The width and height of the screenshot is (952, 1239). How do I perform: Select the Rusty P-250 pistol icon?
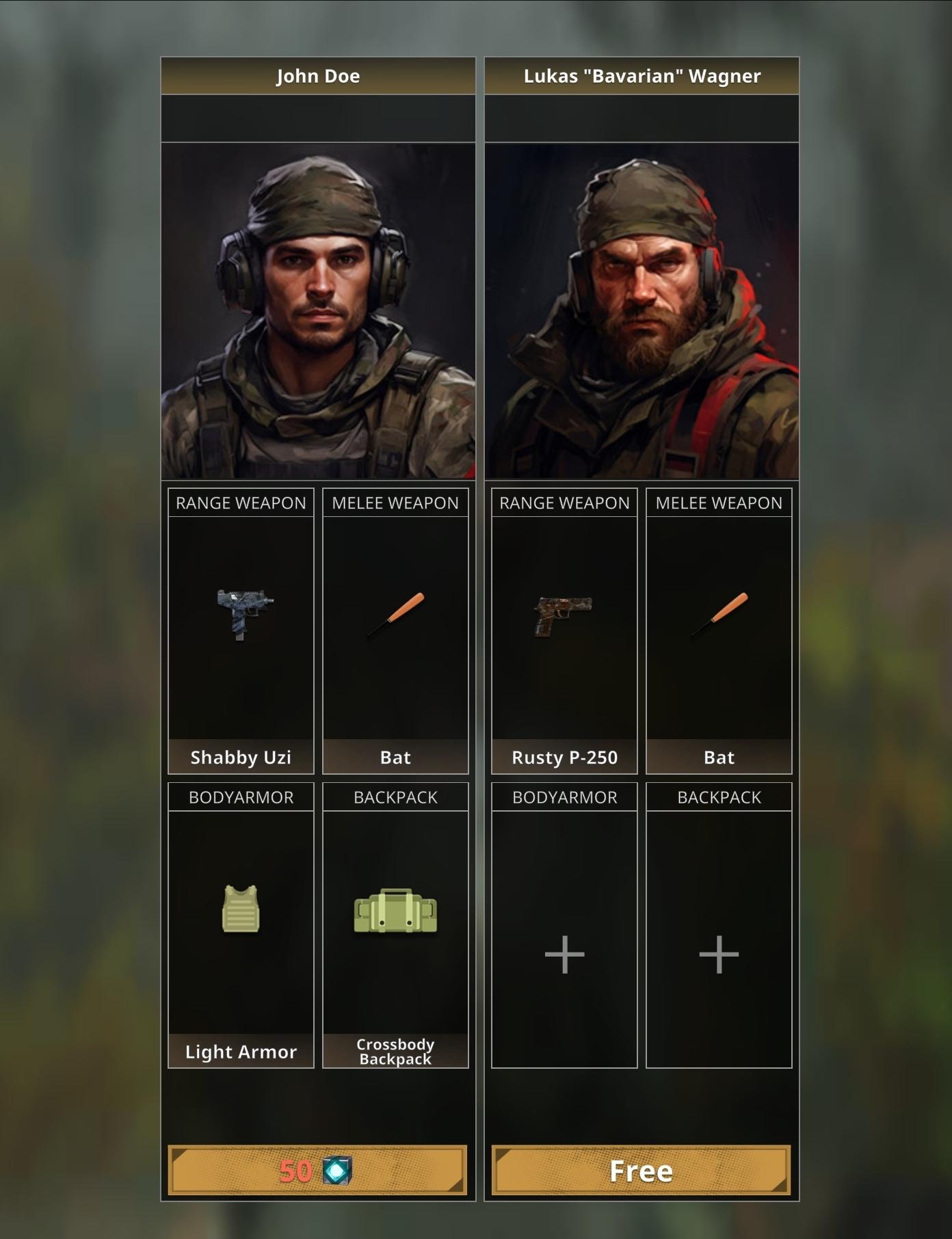pos(563,613)
